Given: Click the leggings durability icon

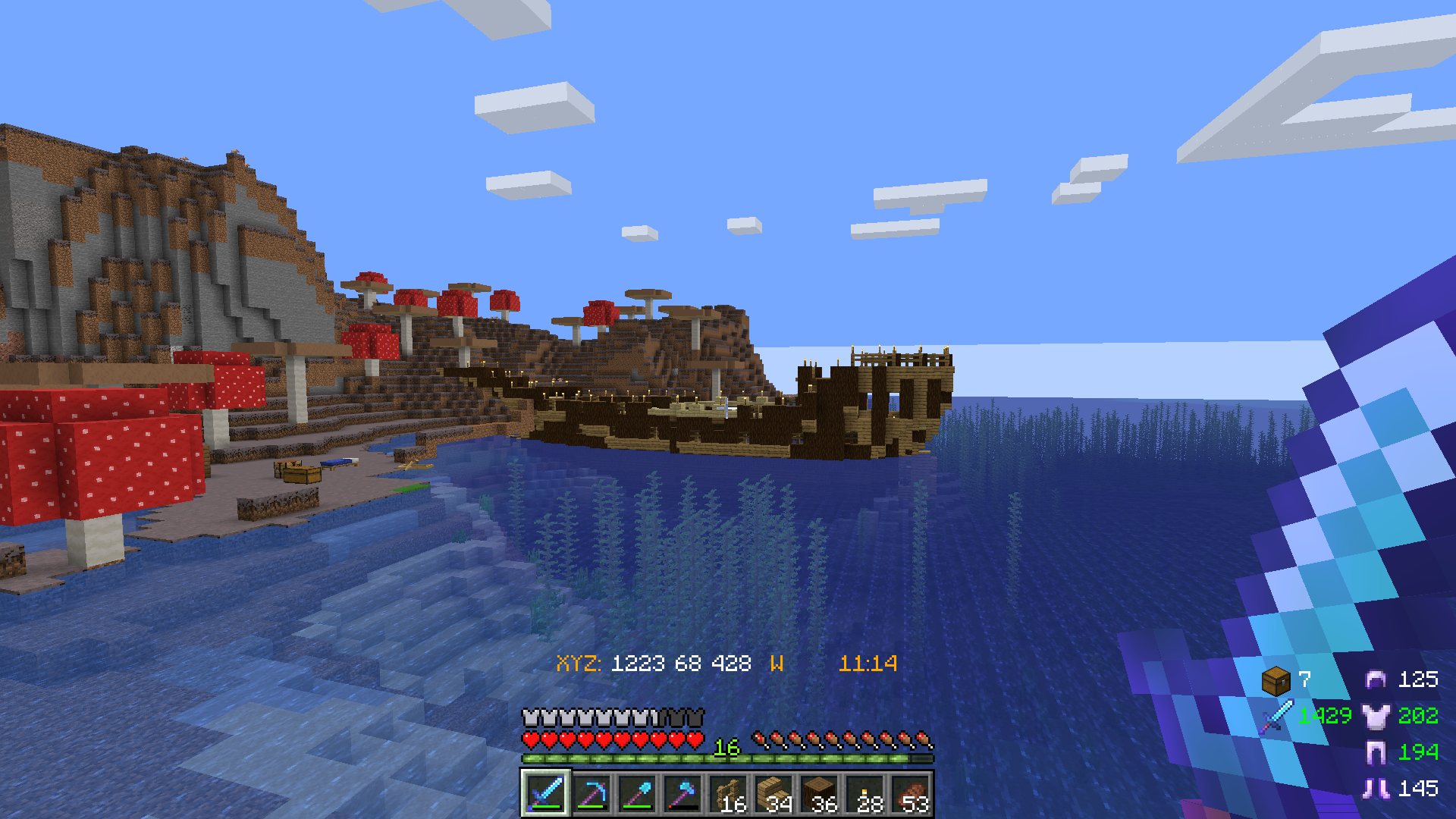Looking at the screenshot, I should pos(1376,752).
